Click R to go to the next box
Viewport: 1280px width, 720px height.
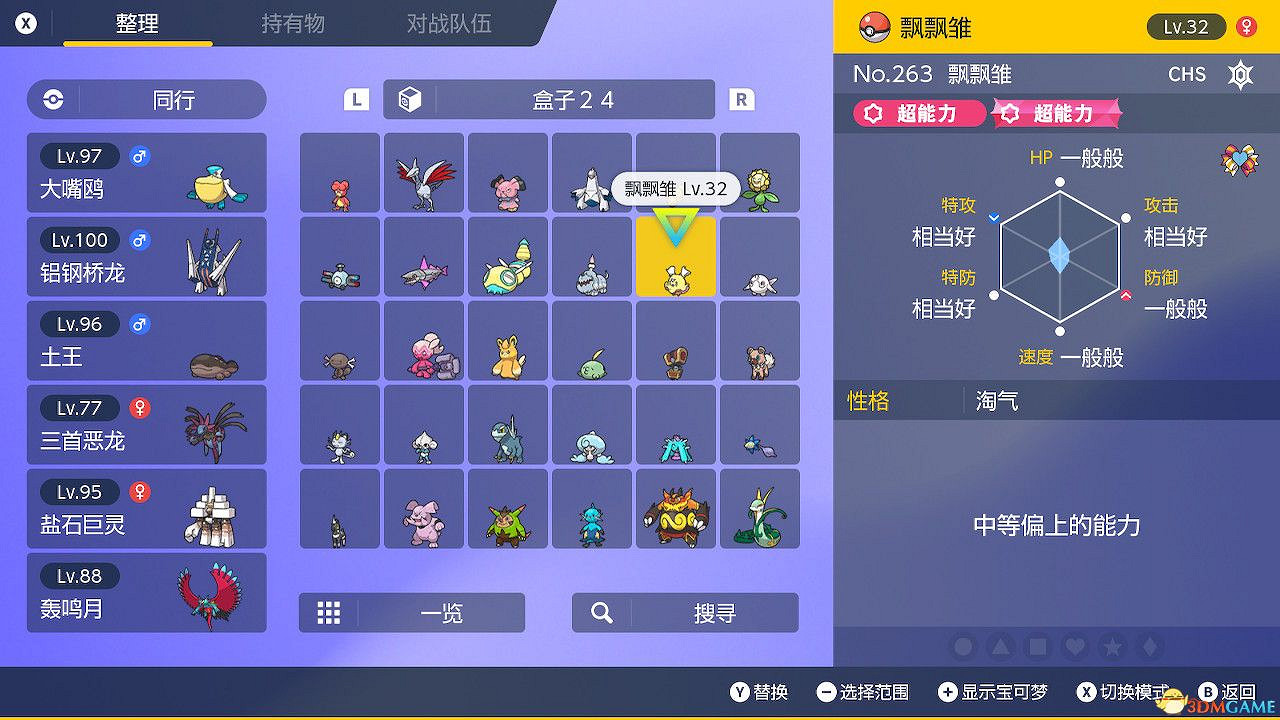[741, 99]
